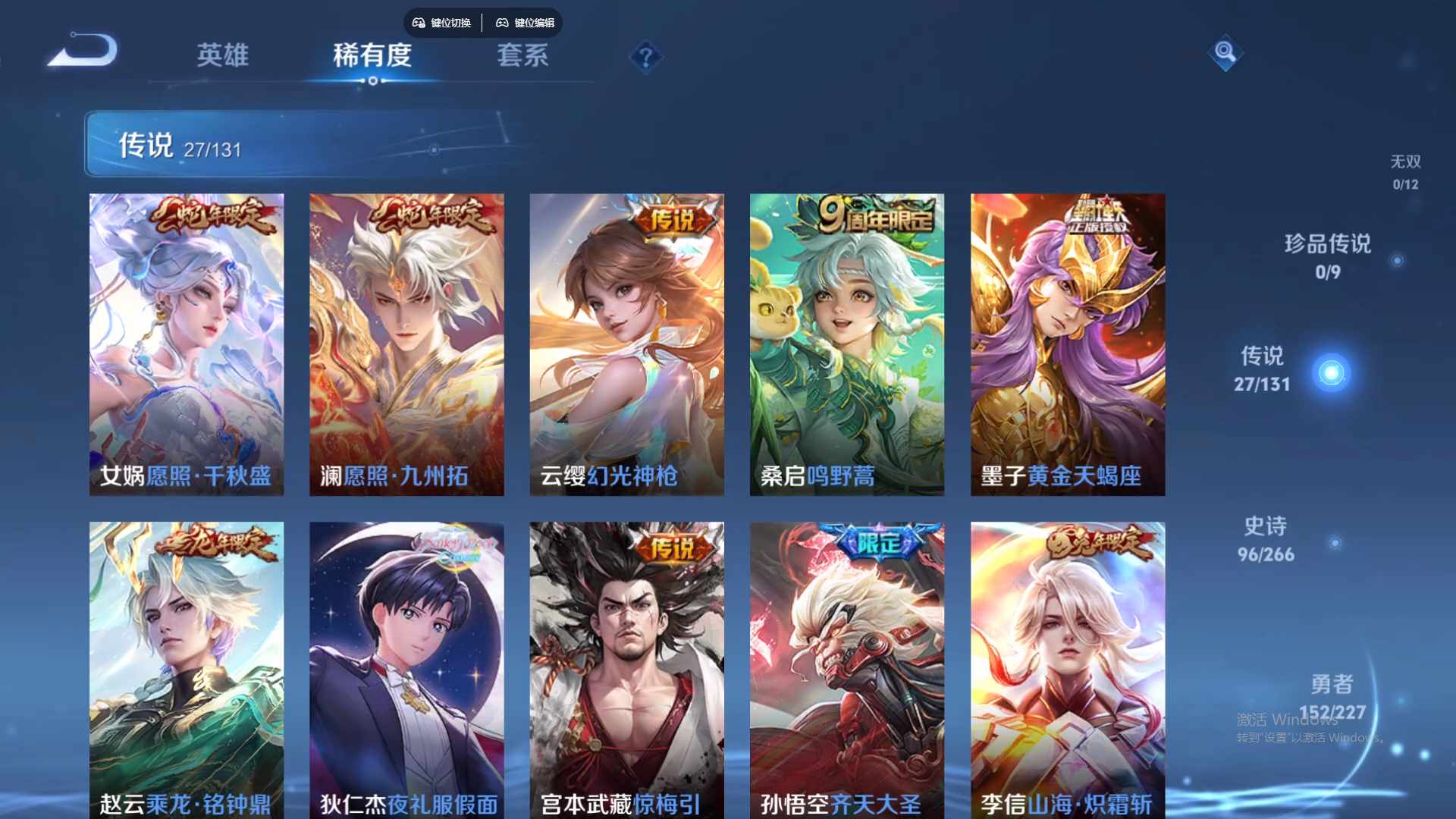Screen dimensions: 1456x819
Task: Switch to the 套系 tab
Action: pyautogui.click(x=523, y=56)
